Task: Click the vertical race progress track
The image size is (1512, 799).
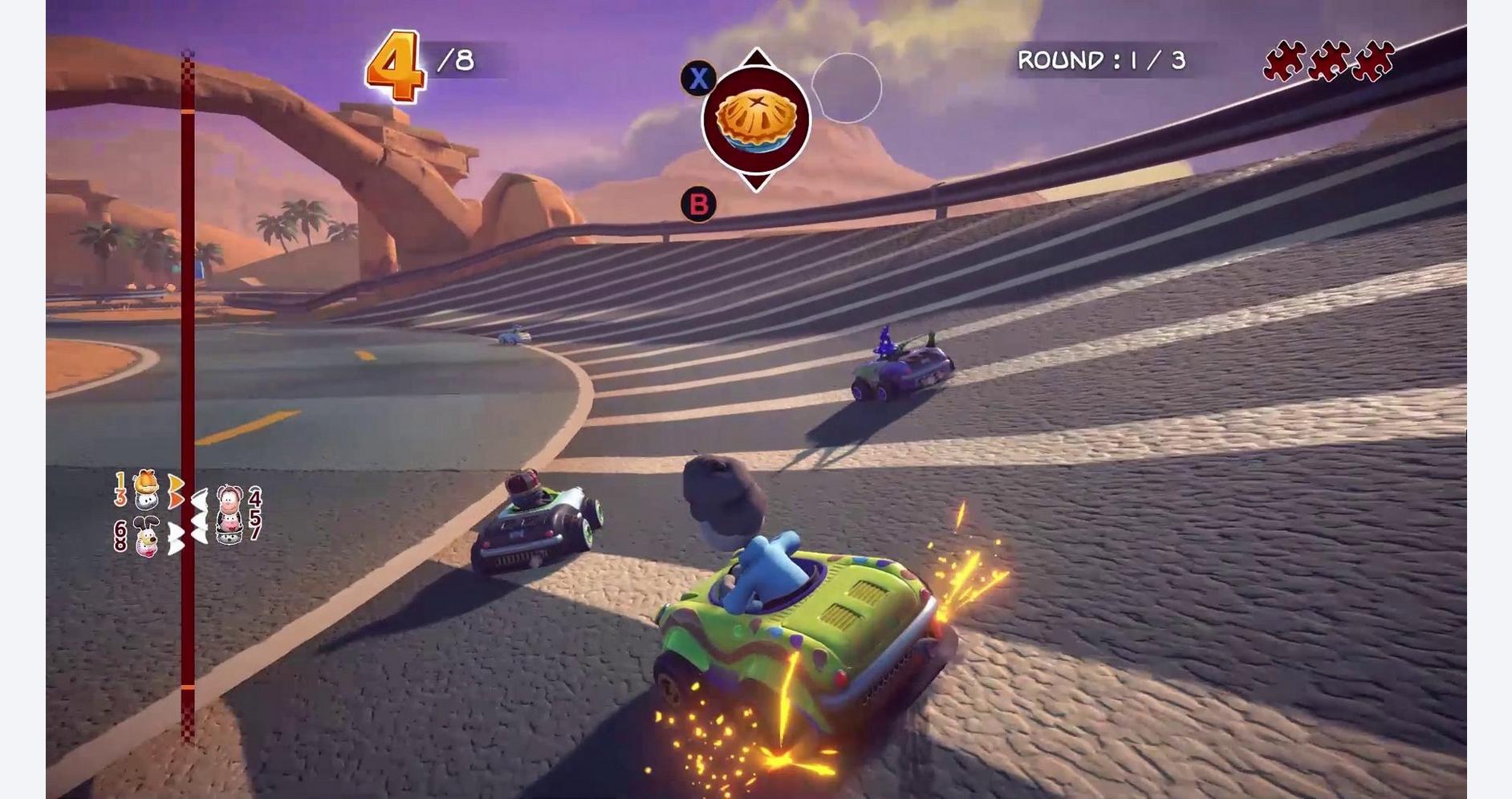Action: click(187, 321)
